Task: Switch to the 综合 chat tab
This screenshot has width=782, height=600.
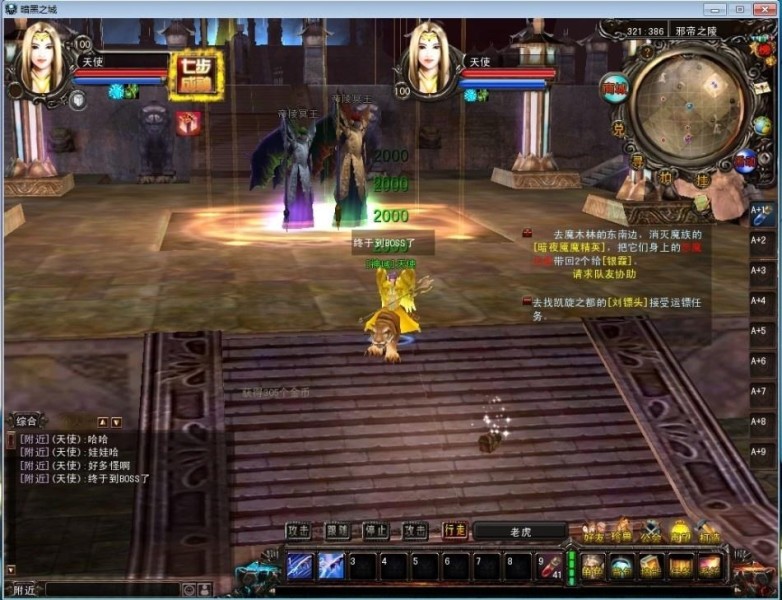Action: 28,421
